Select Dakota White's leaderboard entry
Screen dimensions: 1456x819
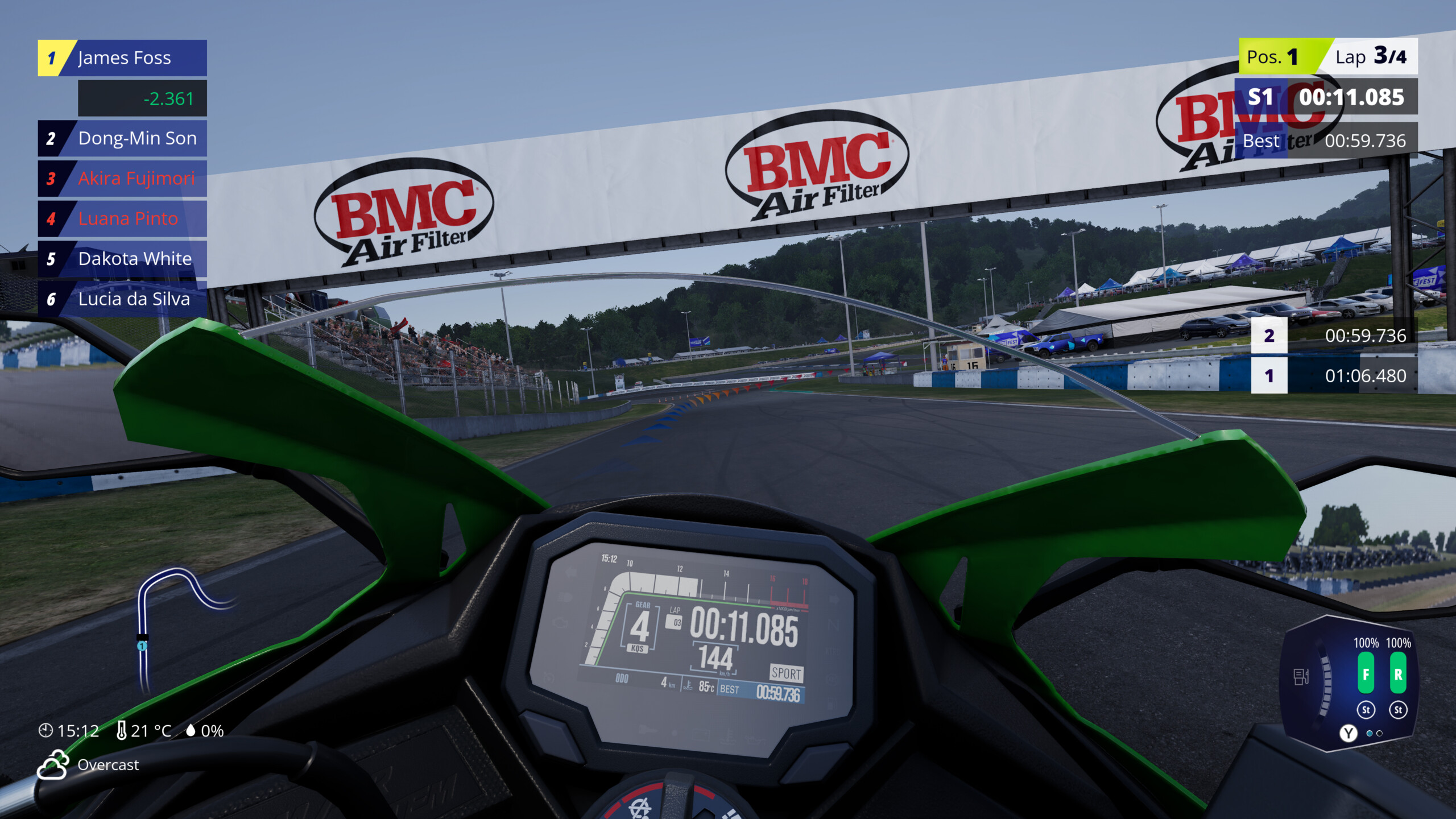(x=123, y=259)
